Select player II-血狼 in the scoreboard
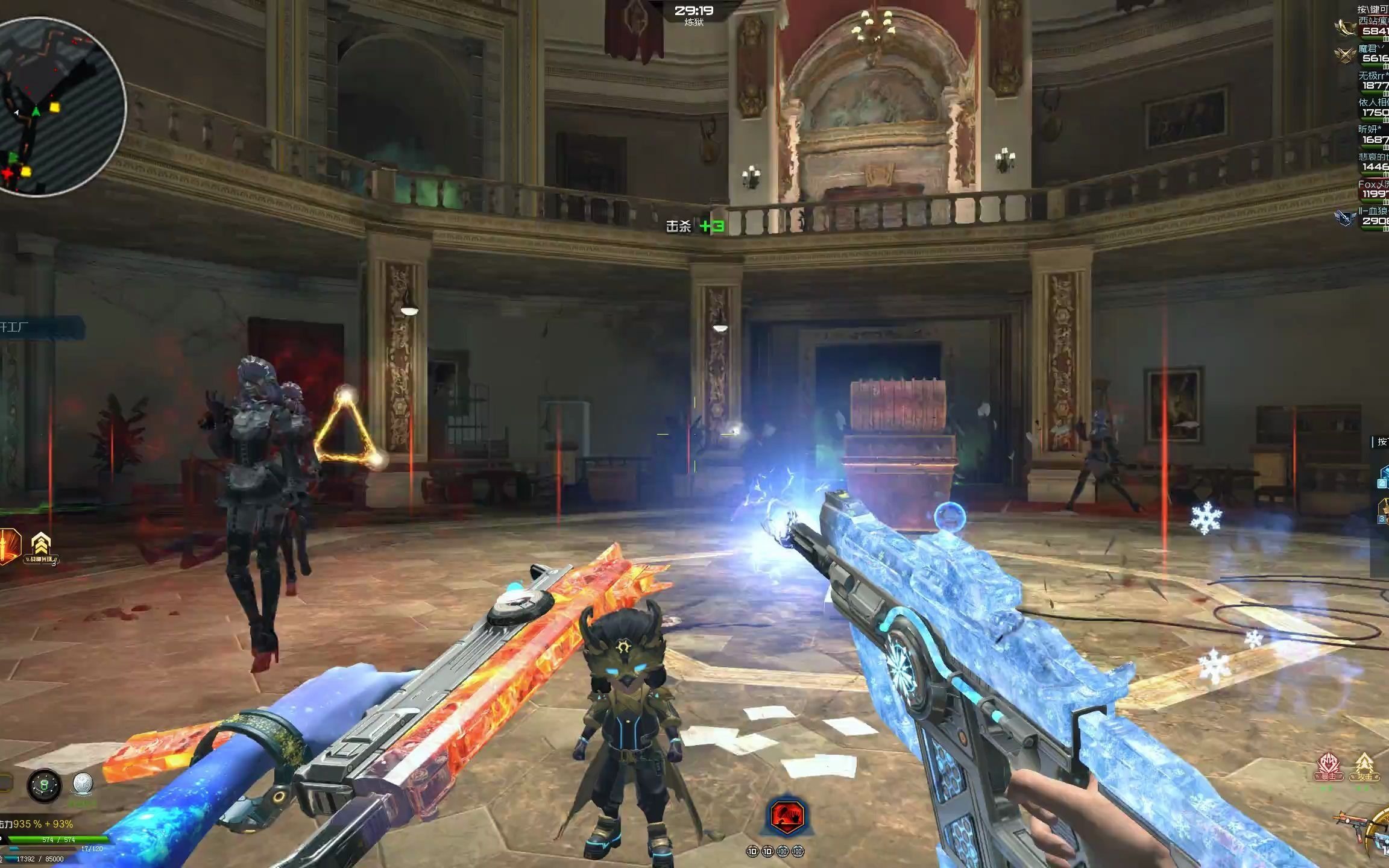 coord(1371,216)
